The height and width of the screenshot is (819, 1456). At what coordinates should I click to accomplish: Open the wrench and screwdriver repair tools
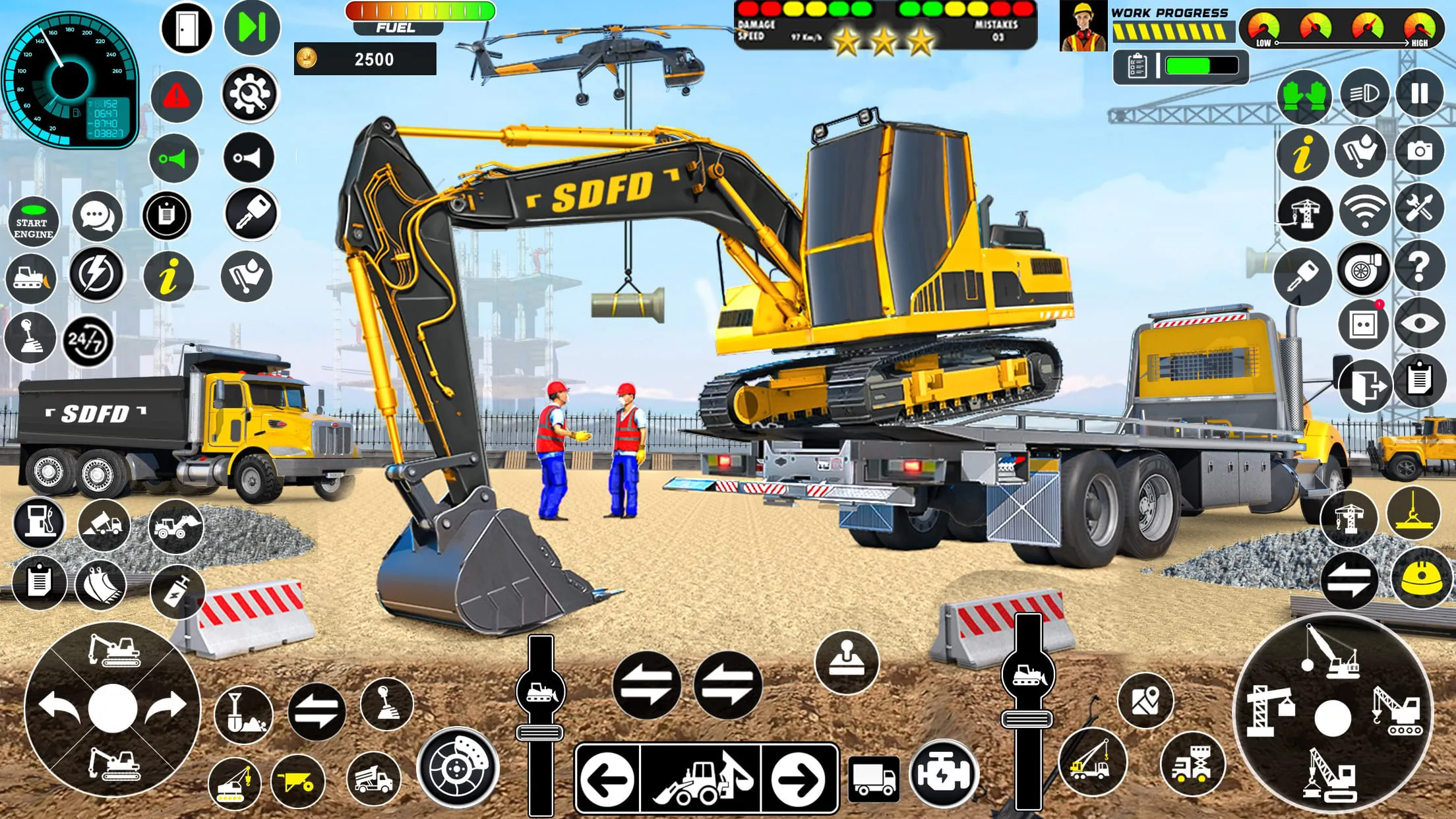click(1418, 208)
